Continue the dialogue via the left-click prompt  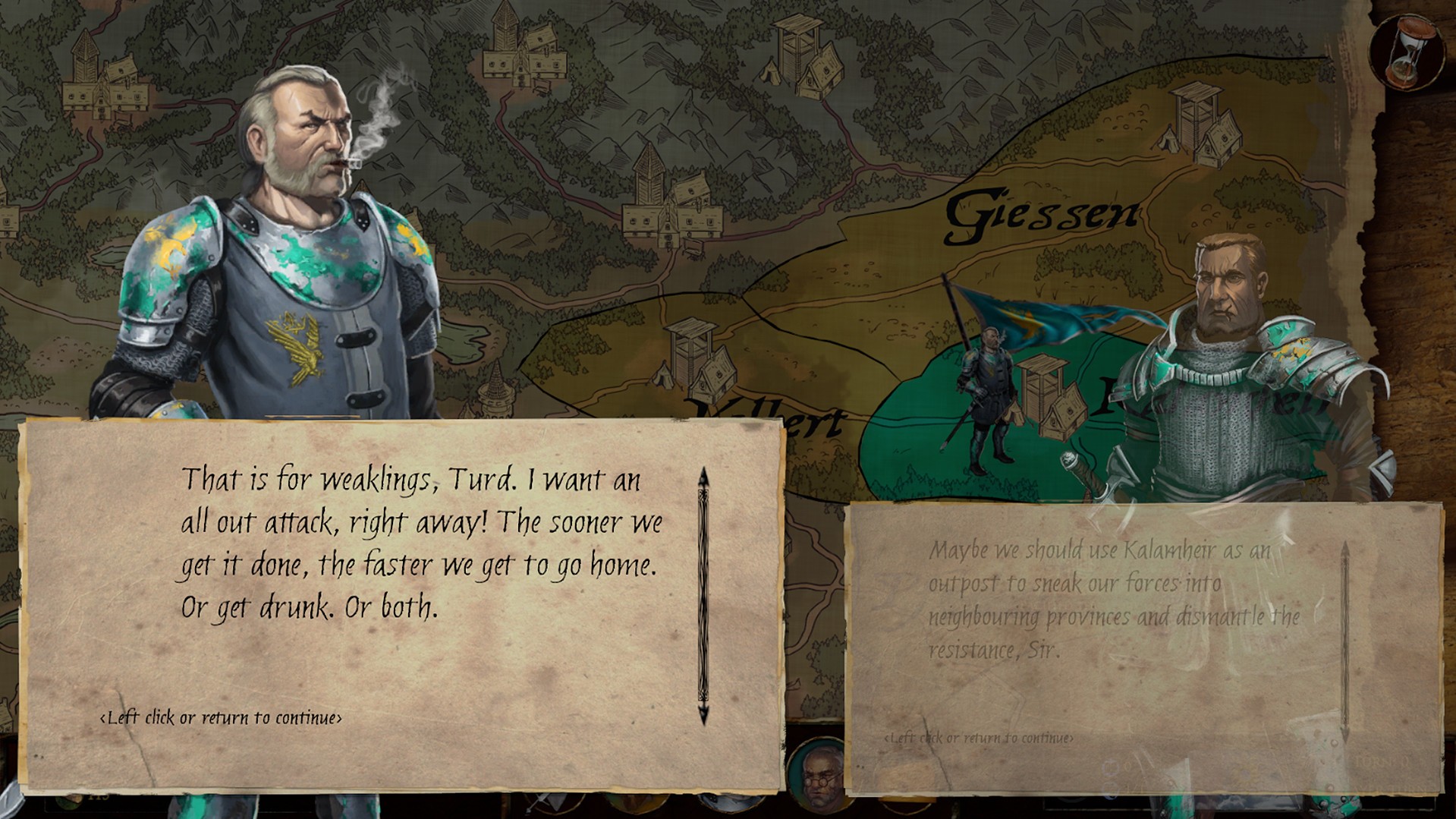221,718
